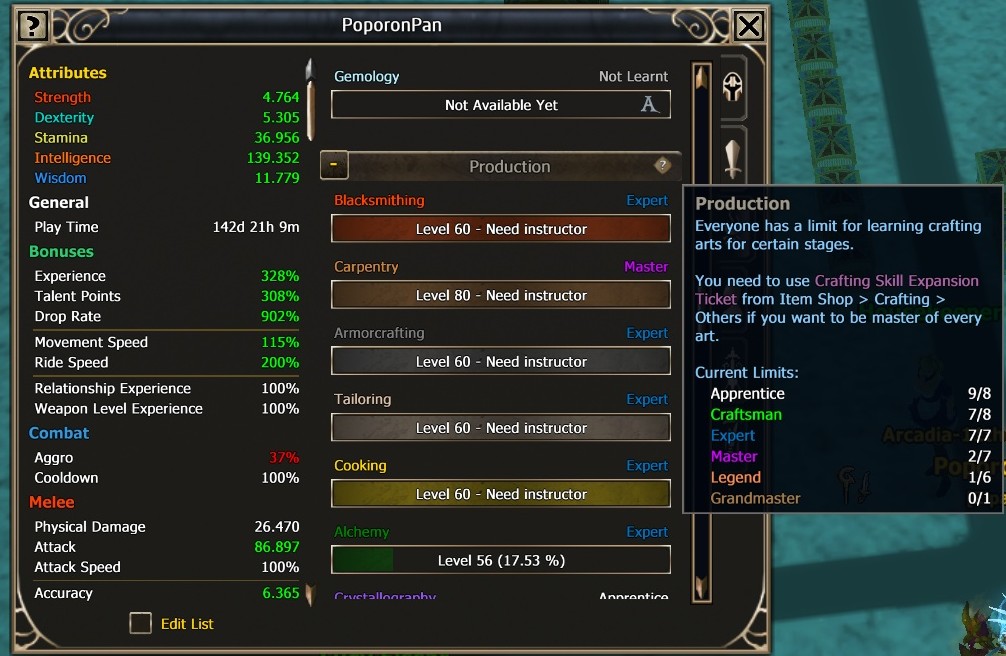Screen dimensions: 1006x656
Task: Select the Carpentry level 80 bar
Action: click(501, 295)
